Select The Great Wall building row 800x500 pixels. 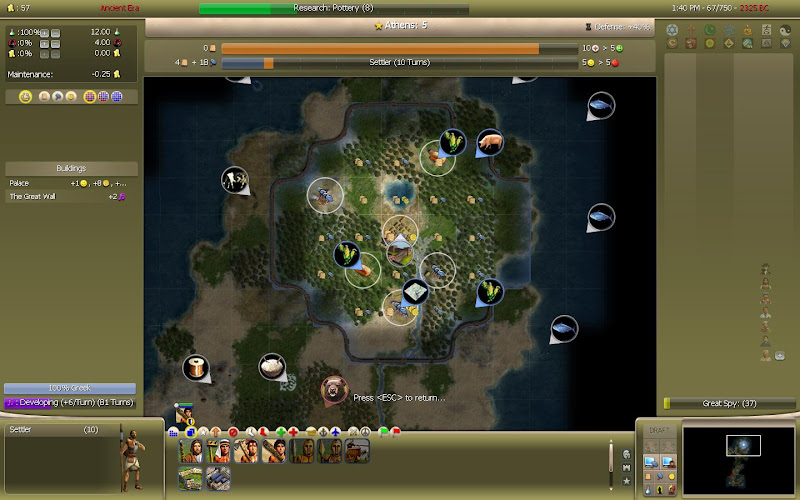tap(70, 197)
